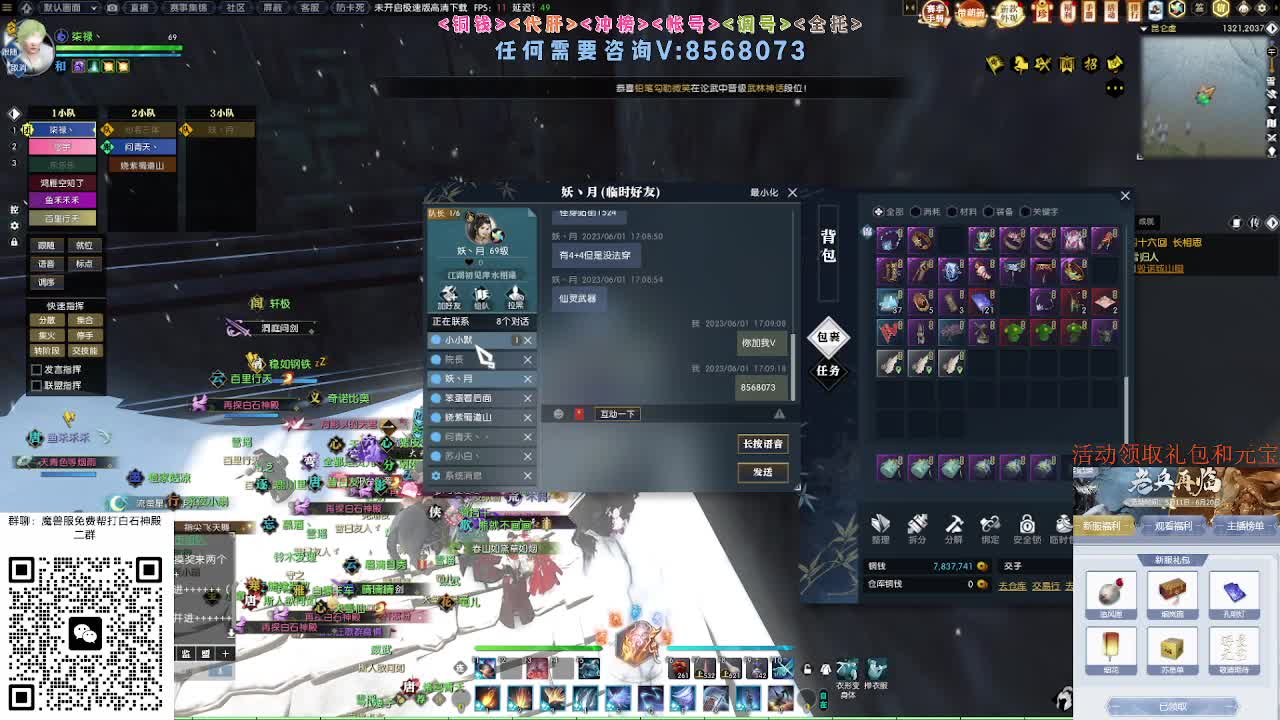
Task: Select the 拆分 split-item icon
Action: [917, 527]
